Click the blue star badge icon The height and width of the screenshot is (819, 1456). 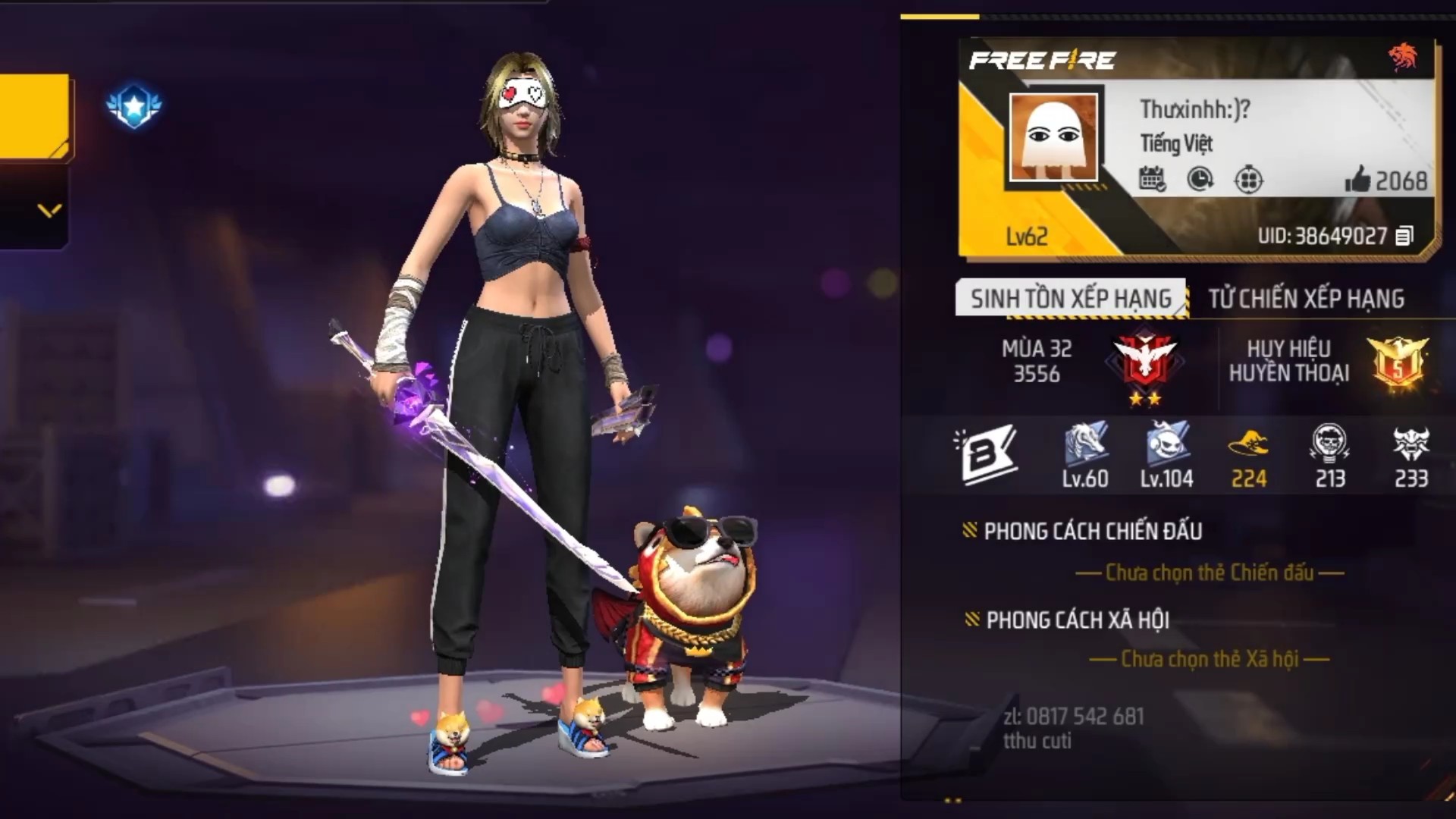pyautogui.click(x=134, y=105)
